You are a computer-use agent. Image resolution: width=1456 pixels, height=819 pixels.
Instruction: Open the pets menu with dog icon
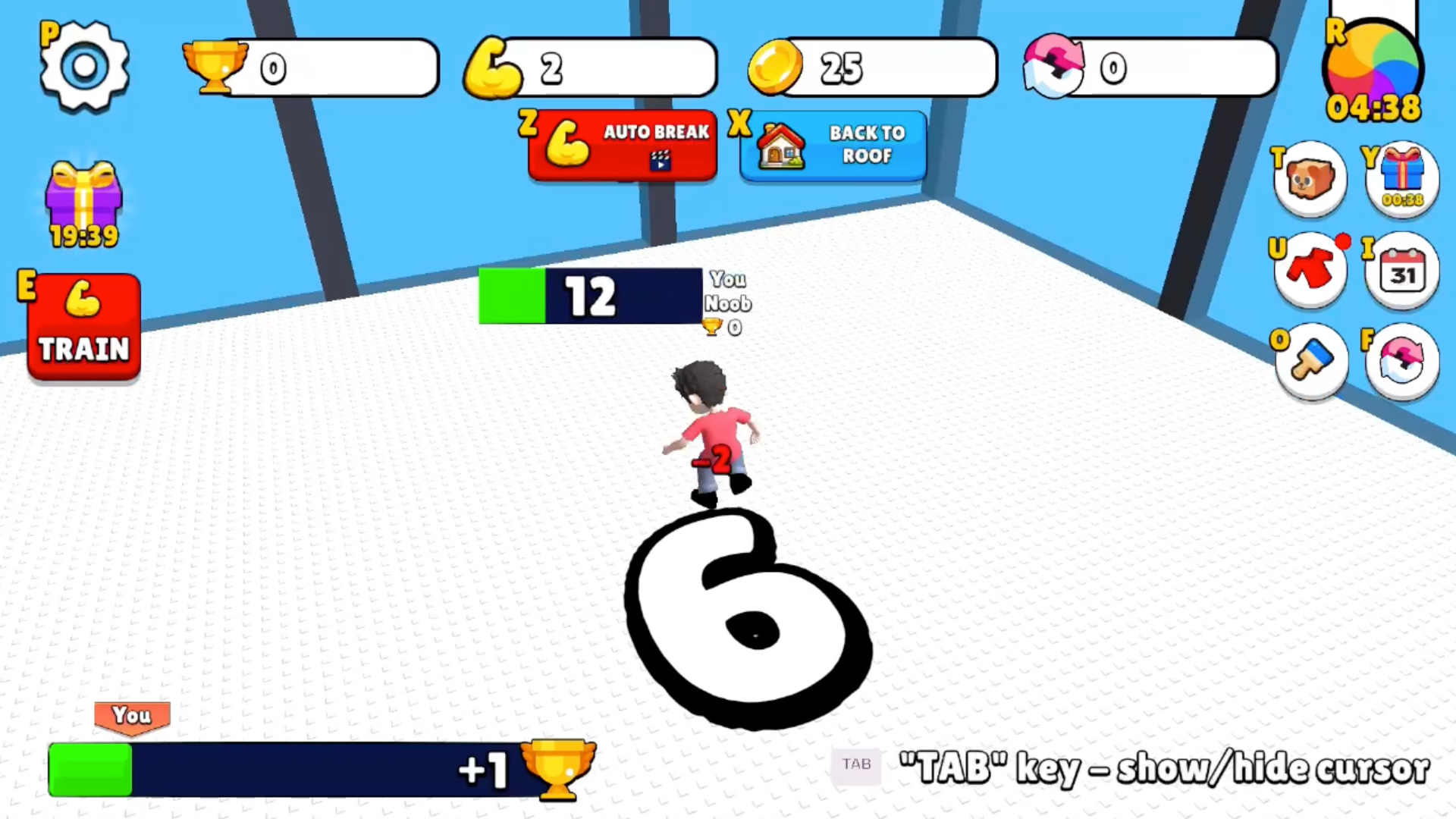(1310, 178)
